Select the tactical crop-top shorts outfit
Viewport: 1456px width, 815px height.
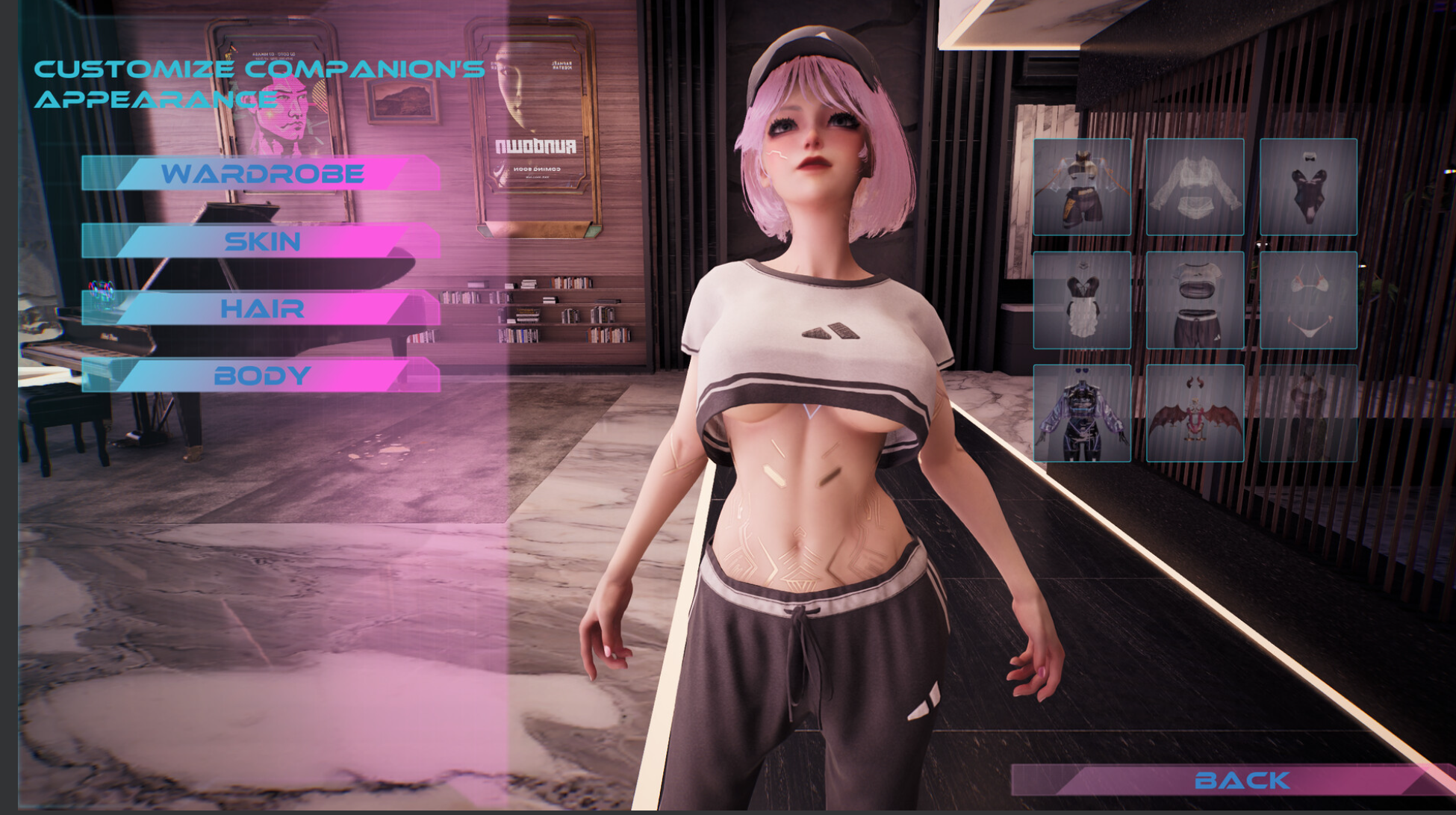point(1082,185)
